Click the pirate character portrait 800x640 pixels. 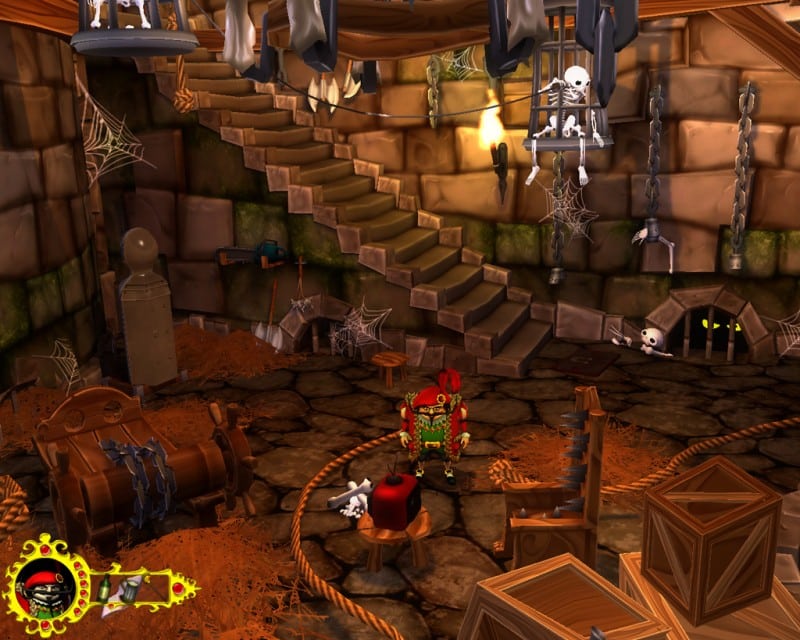click(x=47, y=590)
